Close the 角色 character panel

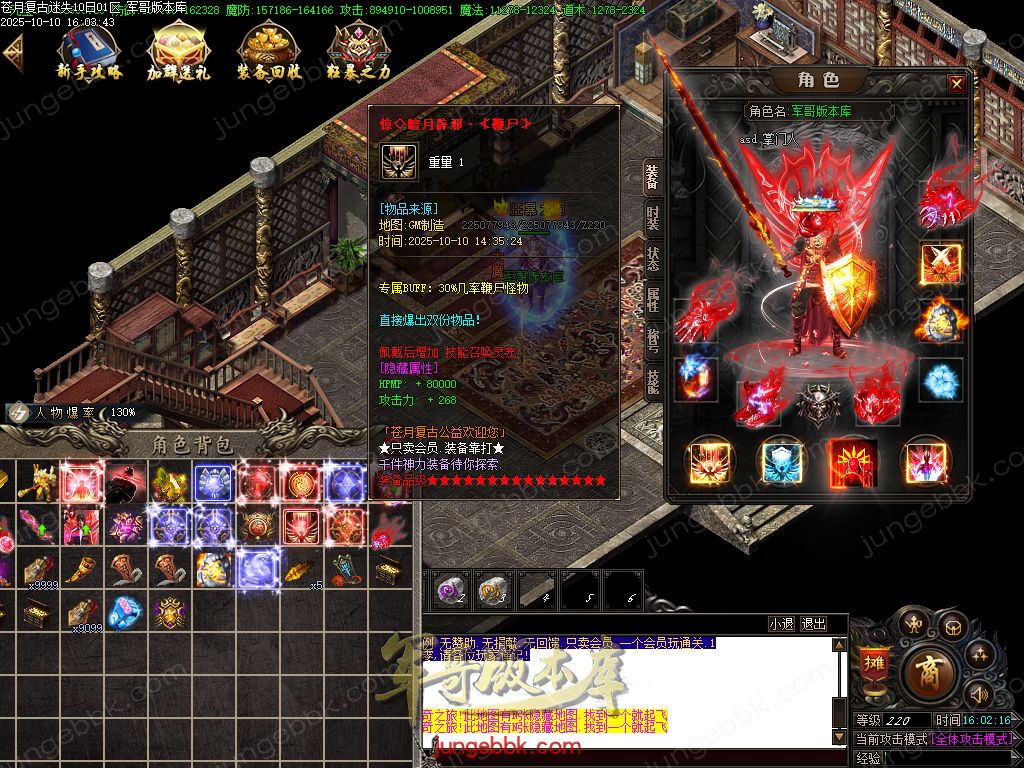click(x=957, y=84)
